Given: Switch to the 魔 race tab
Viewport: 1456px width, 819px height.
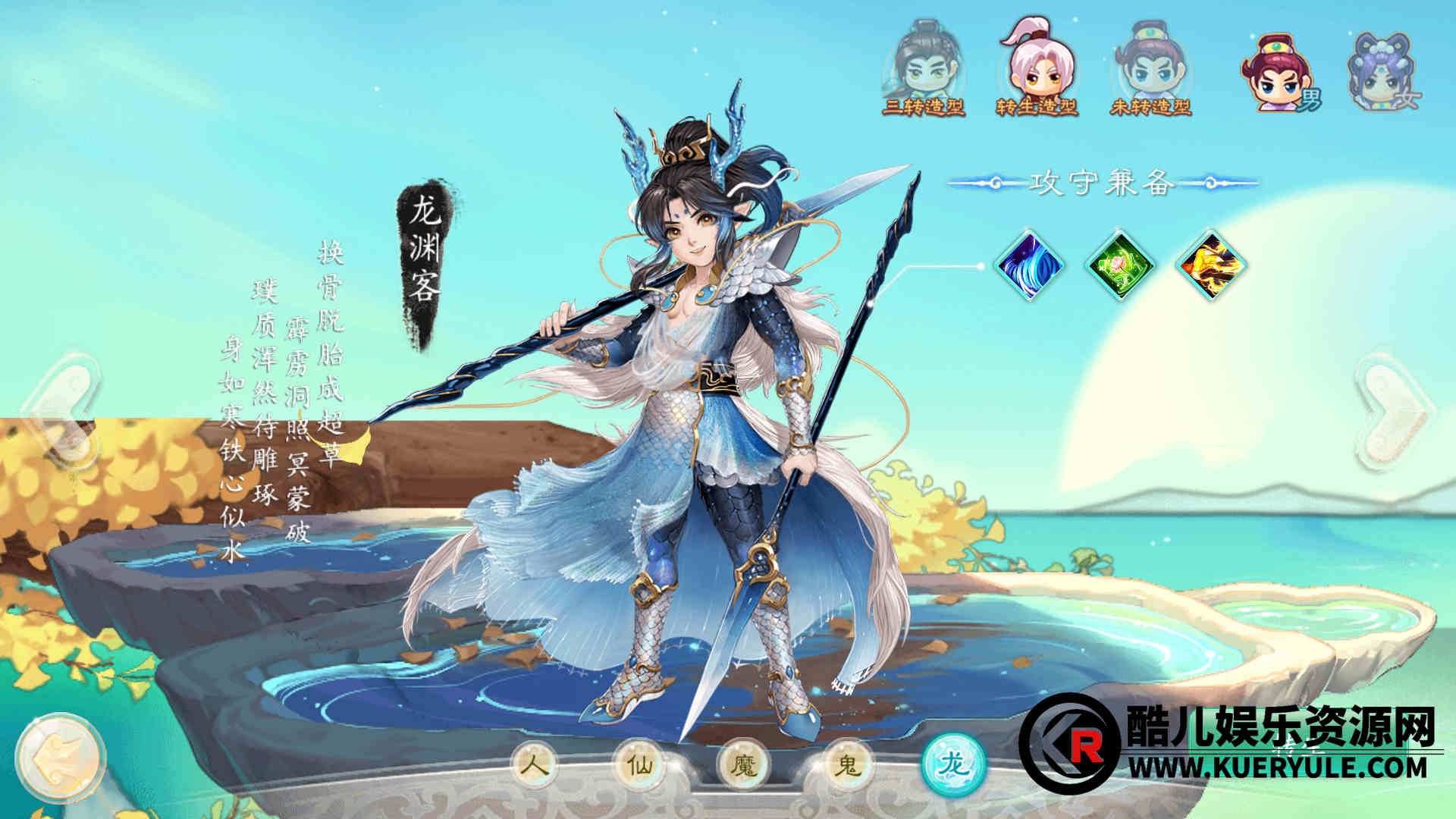Looking at the screenshot, I should [x=744, y=764].
